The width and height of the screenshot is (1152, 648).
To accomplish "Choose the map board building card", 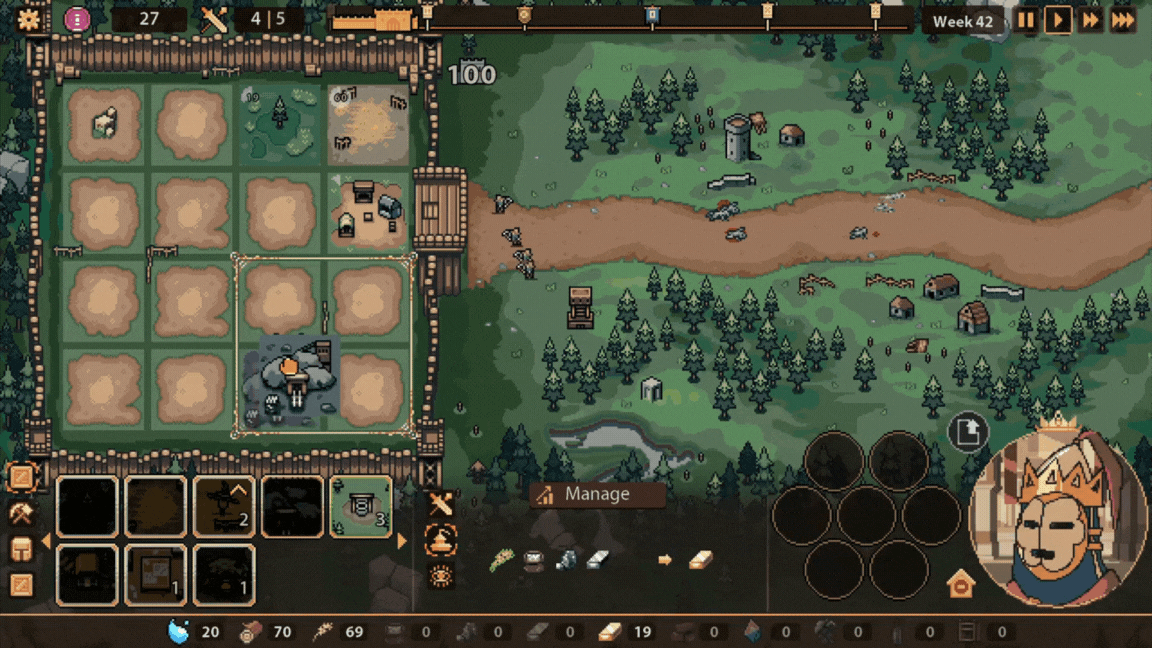I will tap(156, 574).
